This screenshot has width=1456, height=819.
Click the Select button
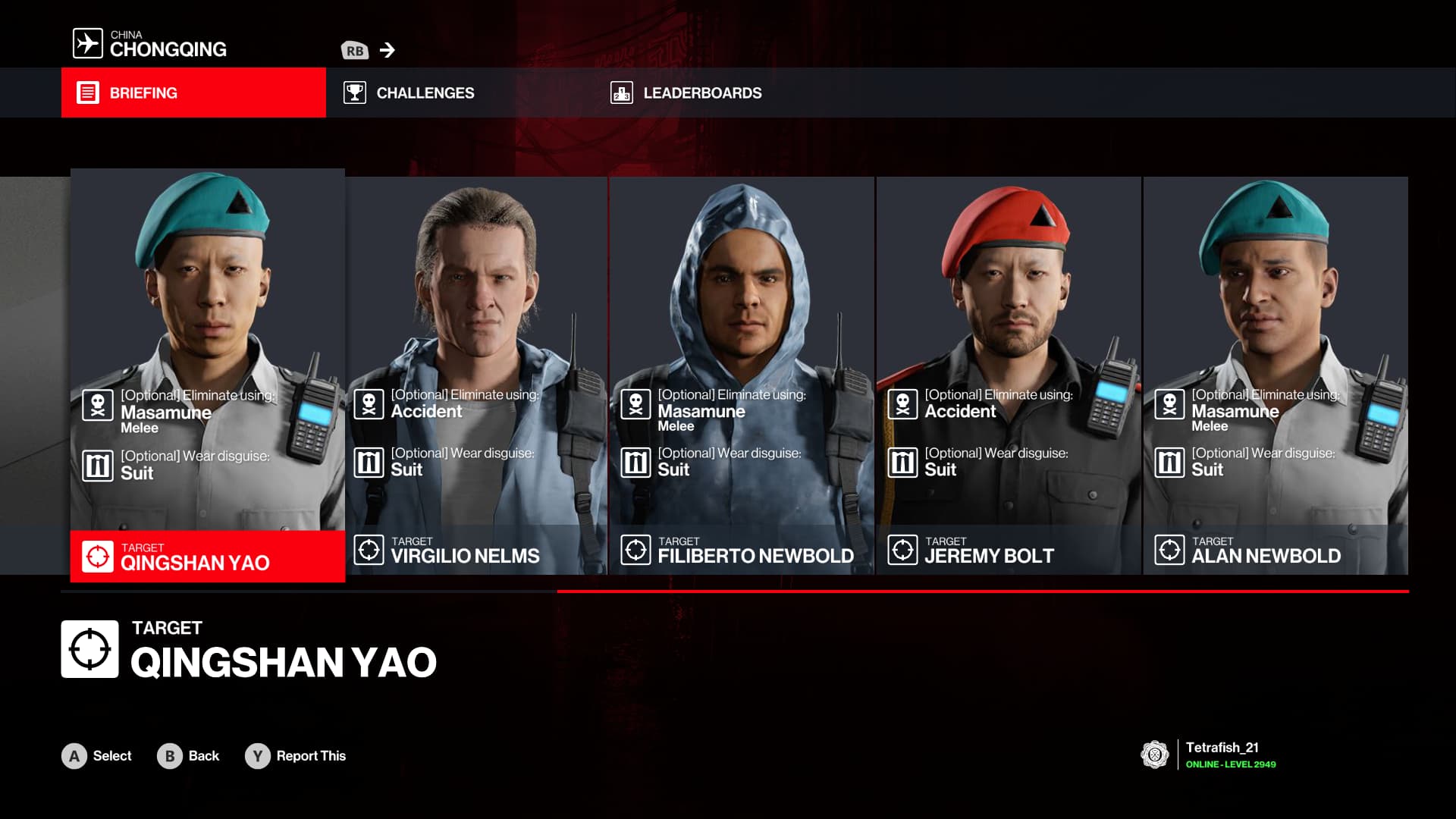tap(97, 756)
